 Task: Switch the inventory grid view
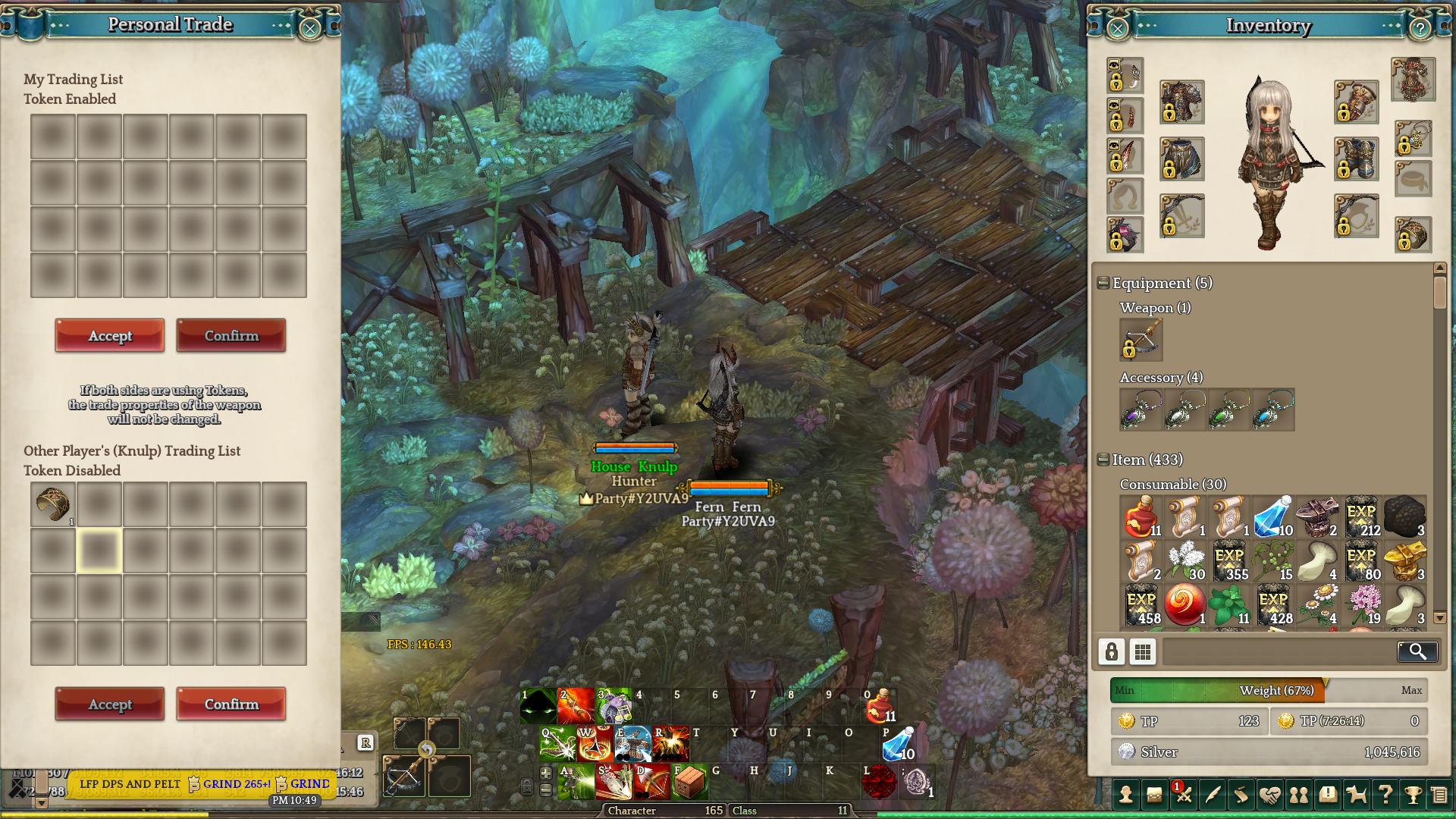pos(1142,651)
